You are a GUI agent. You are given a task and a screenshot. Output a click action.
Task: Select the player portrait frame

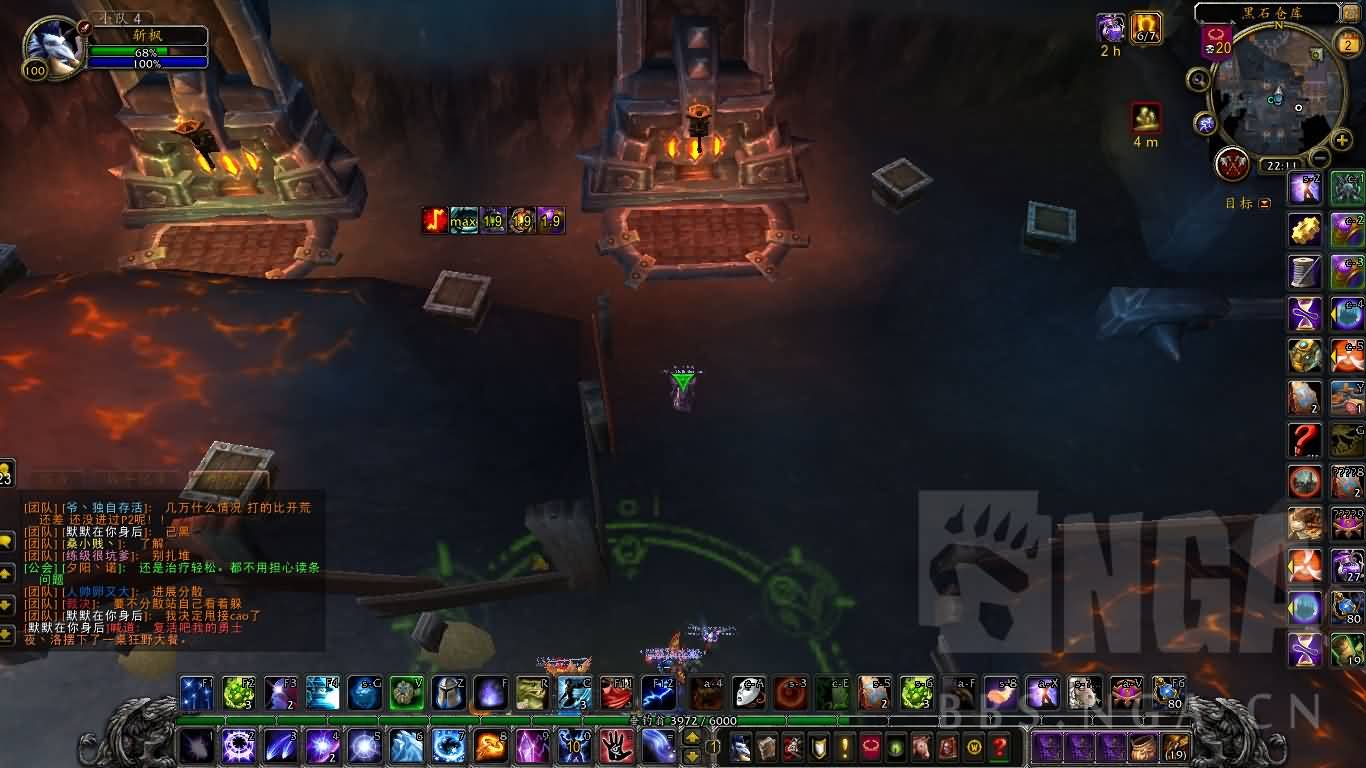52,48
